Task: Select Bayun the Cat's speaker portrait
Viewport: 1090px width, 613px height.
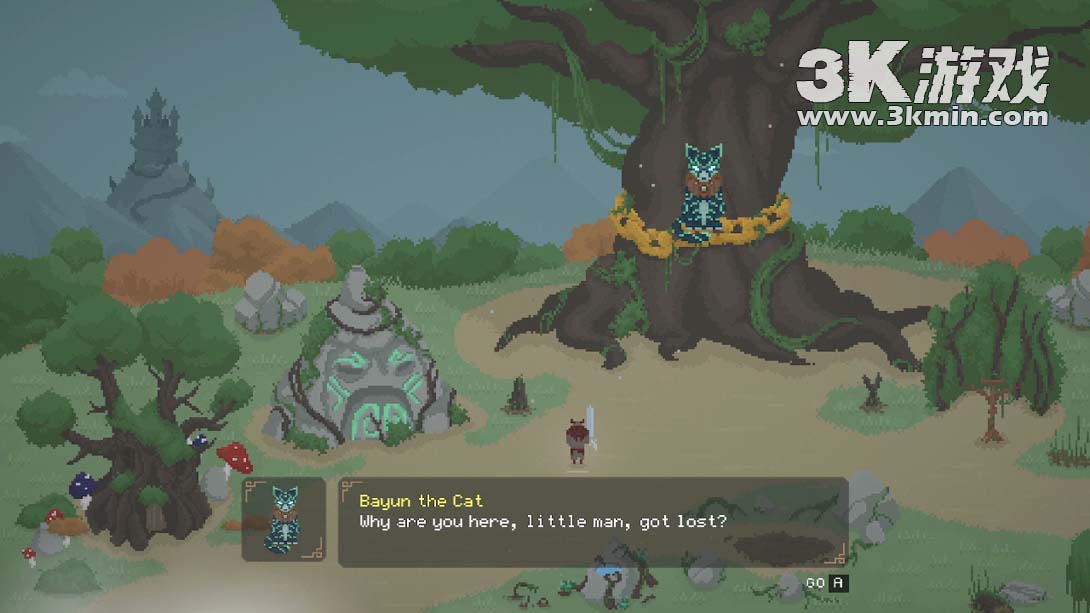Action: point(283,519)
